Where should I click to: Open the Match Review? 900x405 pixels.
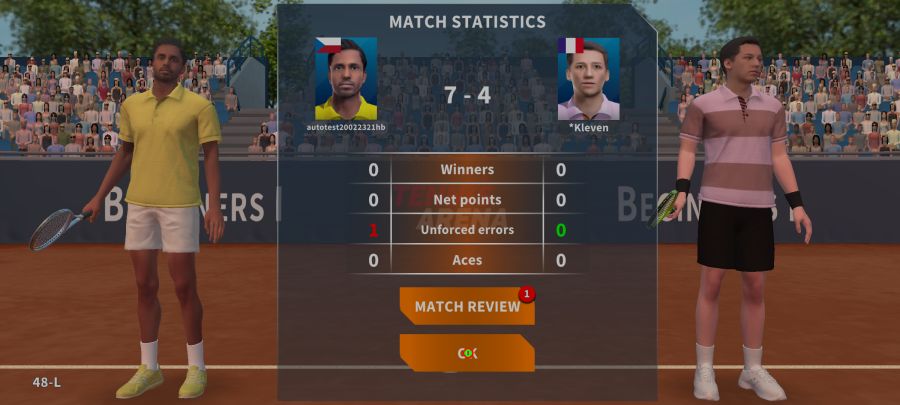(x=467, y=306)
